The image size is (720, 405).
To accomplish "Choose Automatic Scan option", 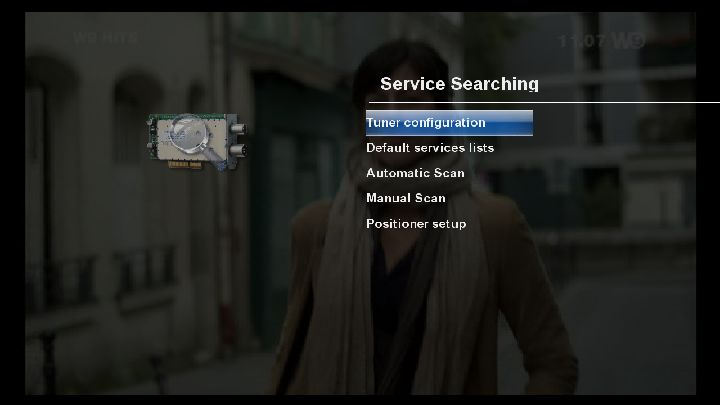I will 415,173.
